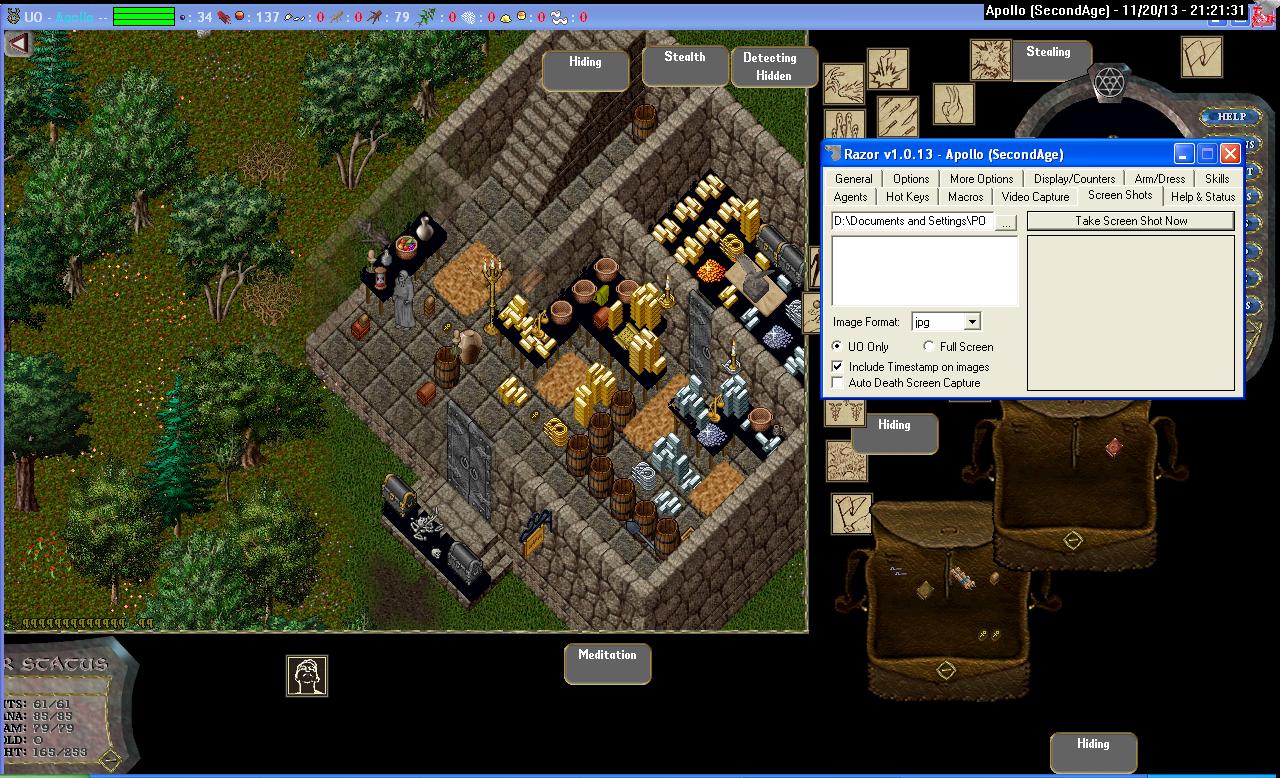Enable Auto Death Screen Capture
Screen dimensions: 1280x778
click(x=838, y=383)
